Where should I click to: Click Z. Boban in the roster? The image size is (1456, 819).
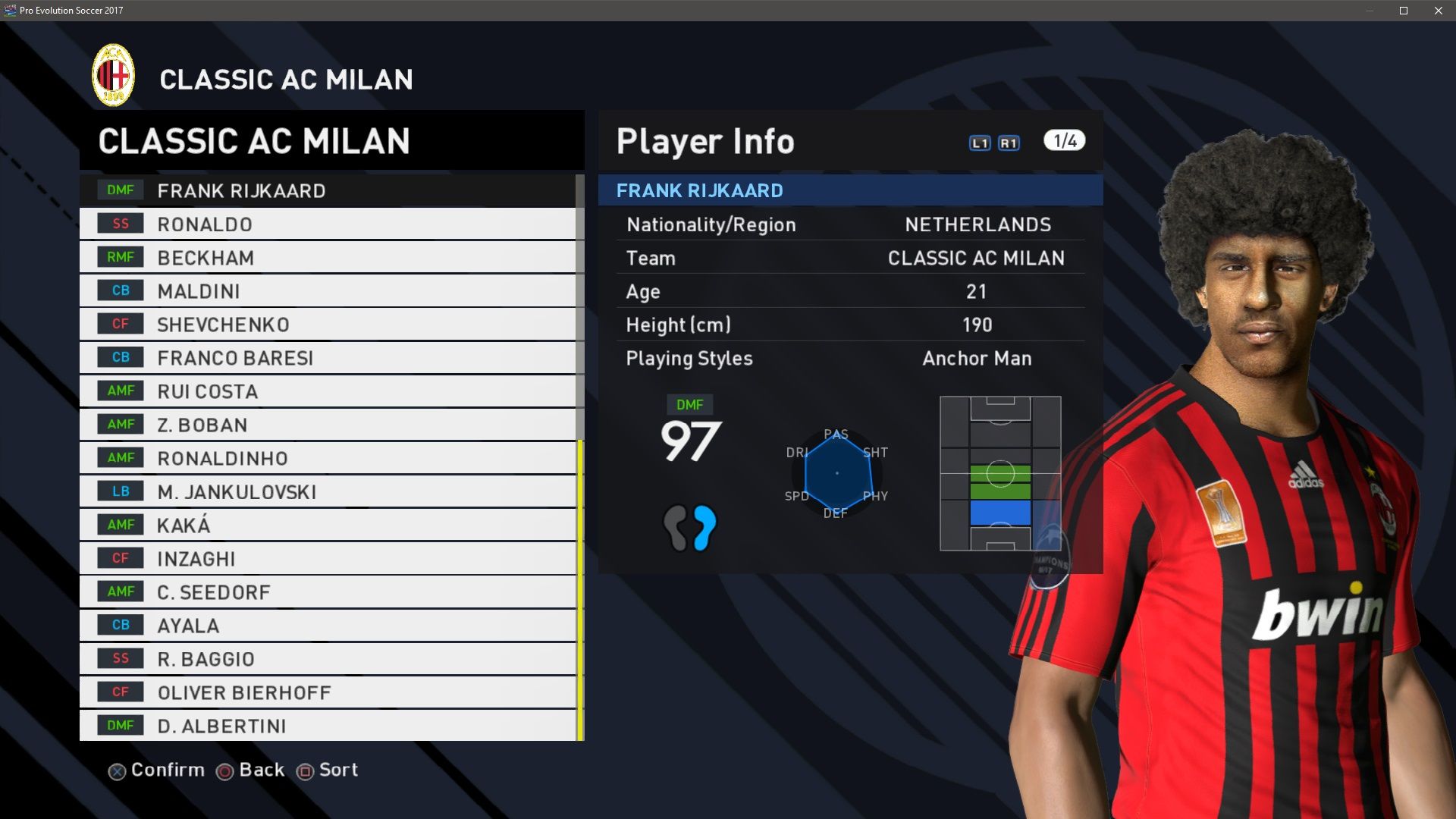point(328,425)
